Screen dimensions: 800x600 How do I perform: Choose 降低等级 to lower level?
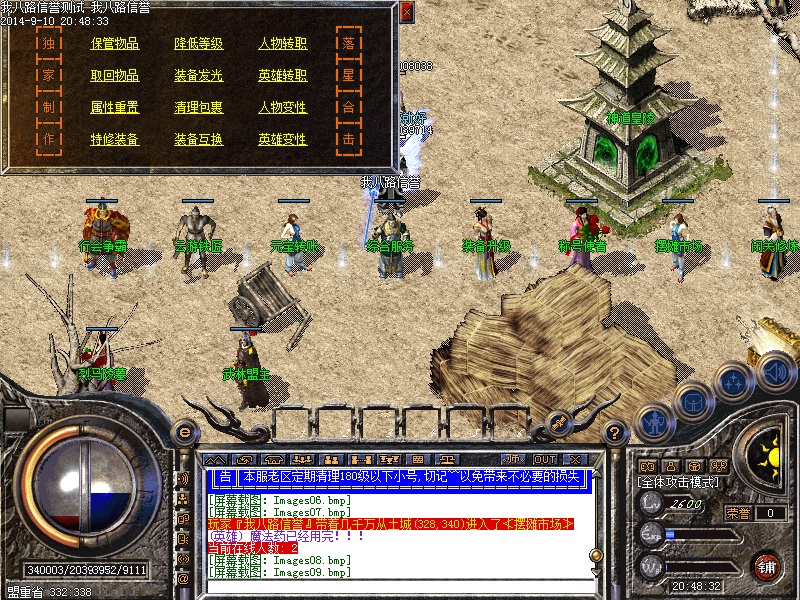[199, 44]
